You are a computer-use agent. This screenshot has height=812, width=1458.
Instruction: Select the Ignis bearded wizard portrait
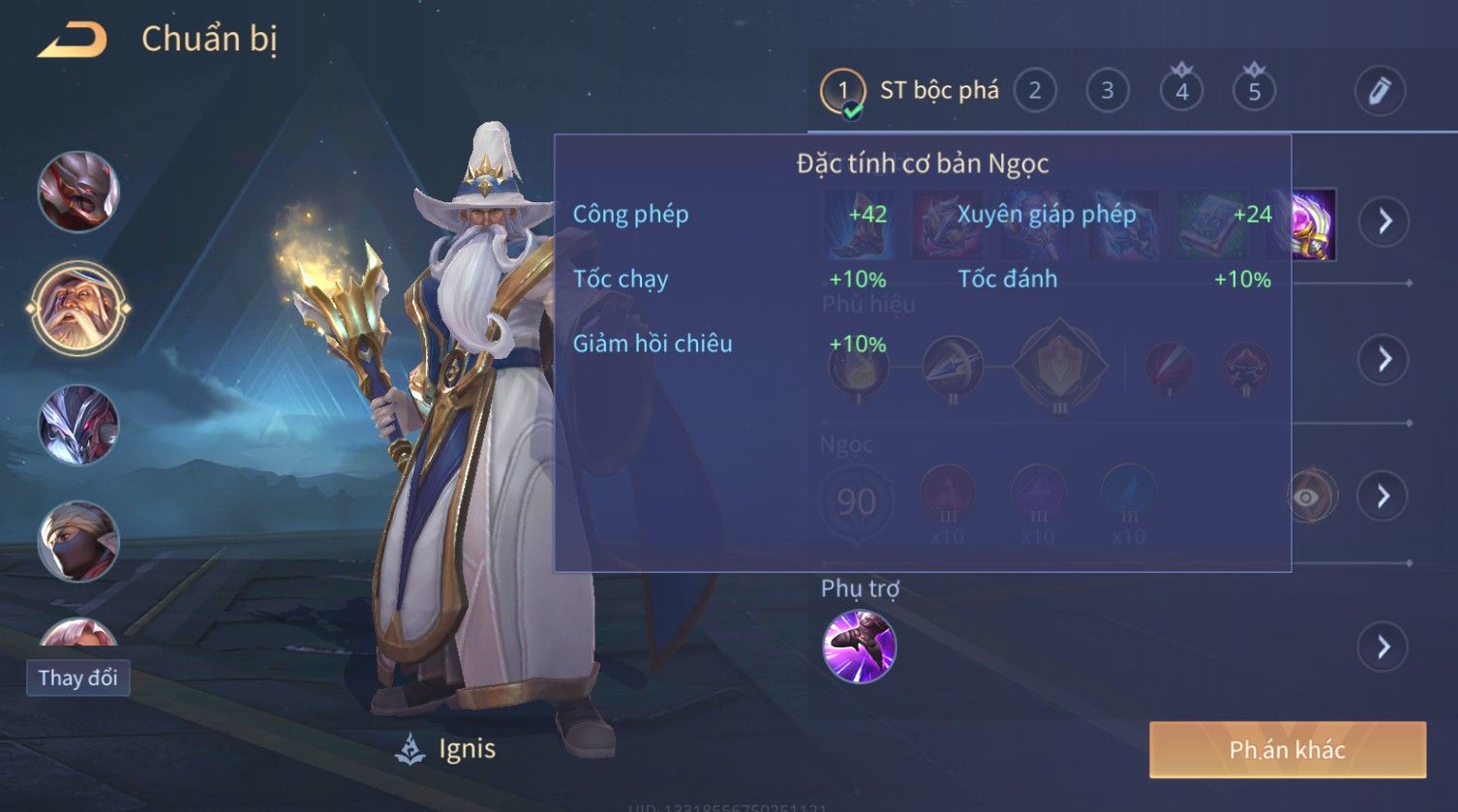(x=78, y=309)
